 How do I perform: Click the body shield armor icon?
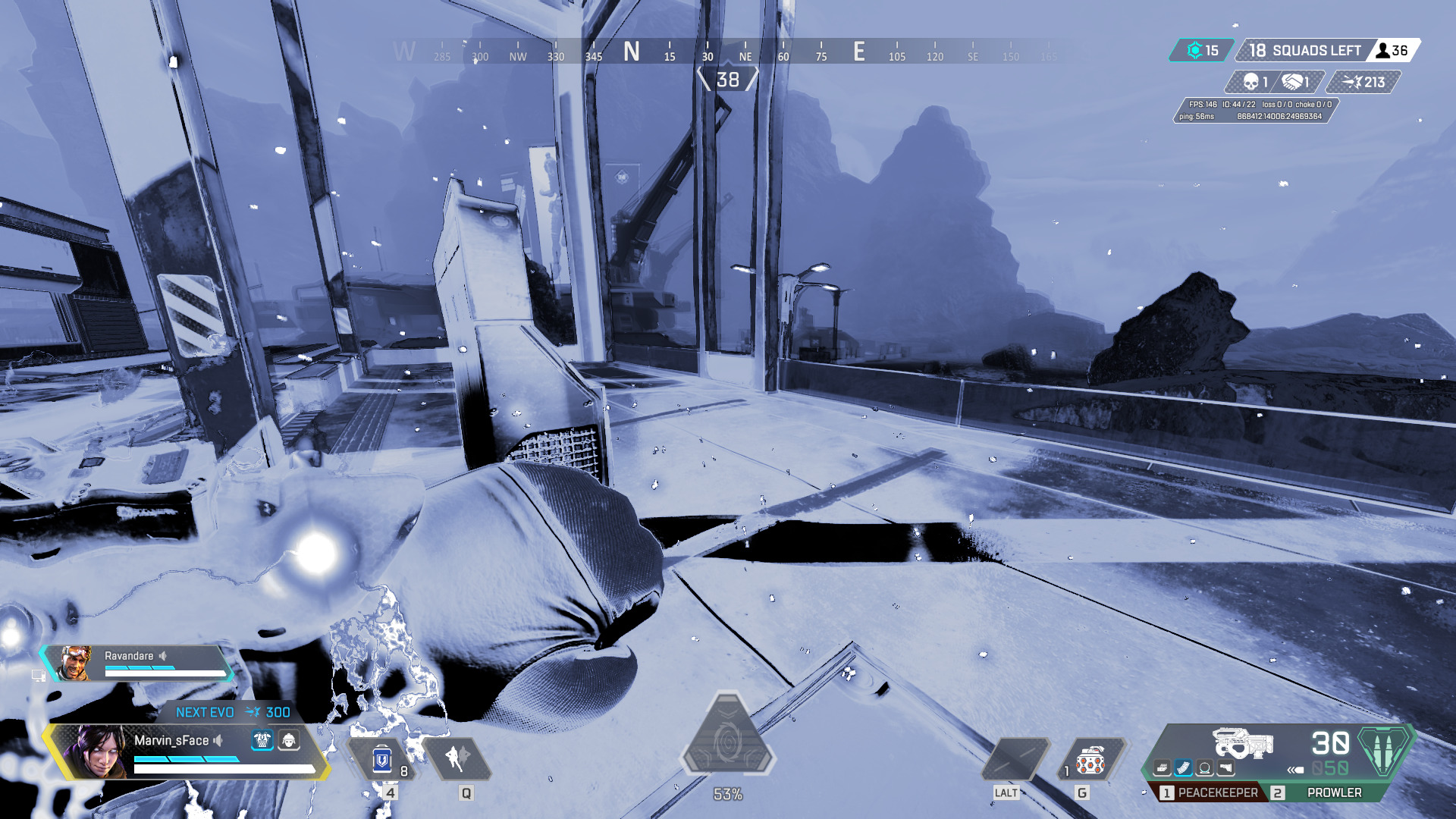(x=262, y=740)
